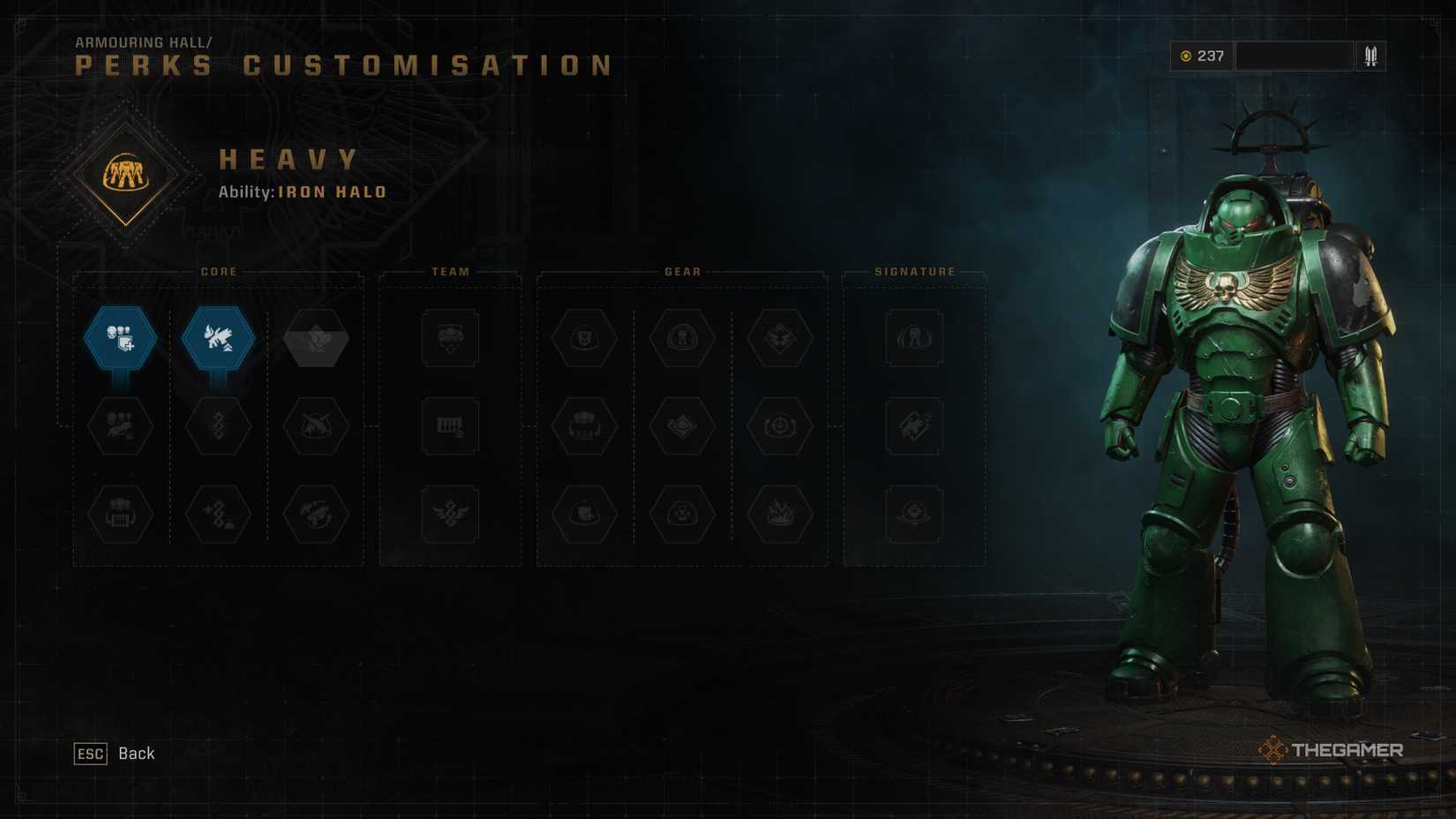This screenshot has height=819, width=1456.
Task: Click the crossed-weapons Core perk icon
Action: click(x=317, y=425)
